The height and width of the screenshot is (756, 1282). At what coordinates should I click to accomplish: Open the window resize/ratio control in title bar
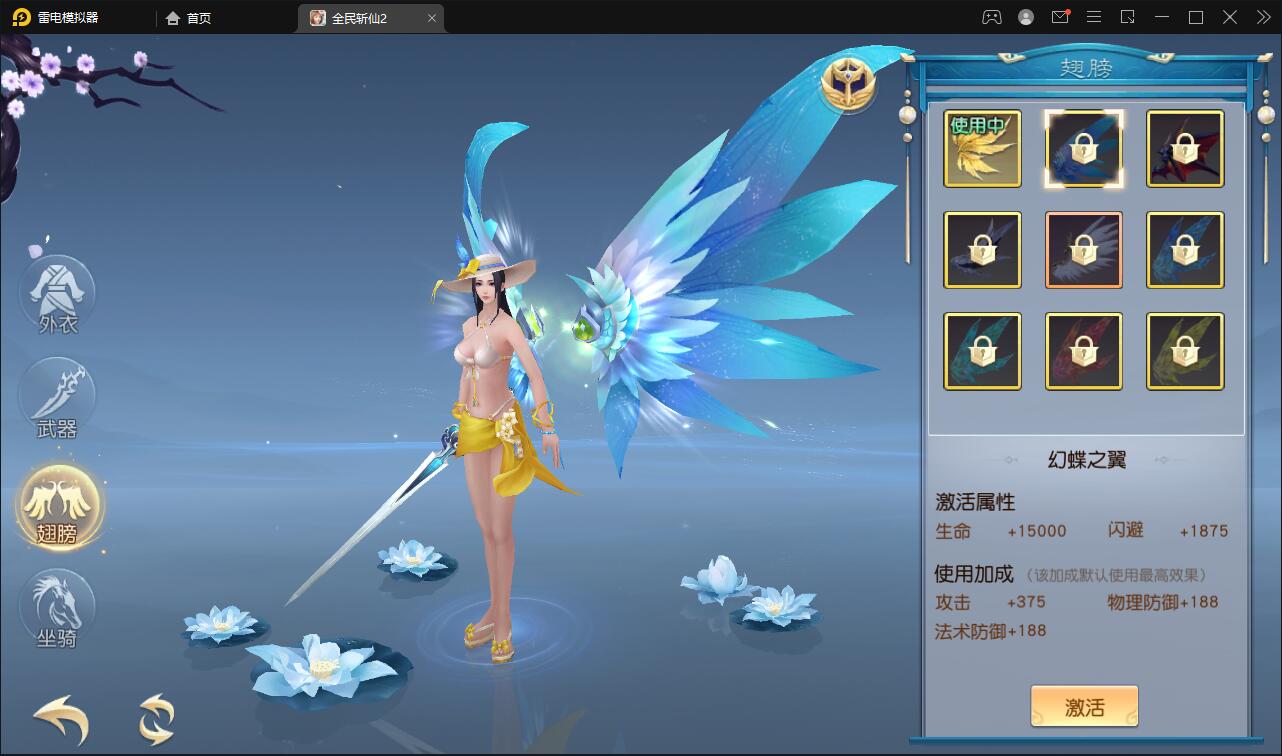coord(1128,17)
